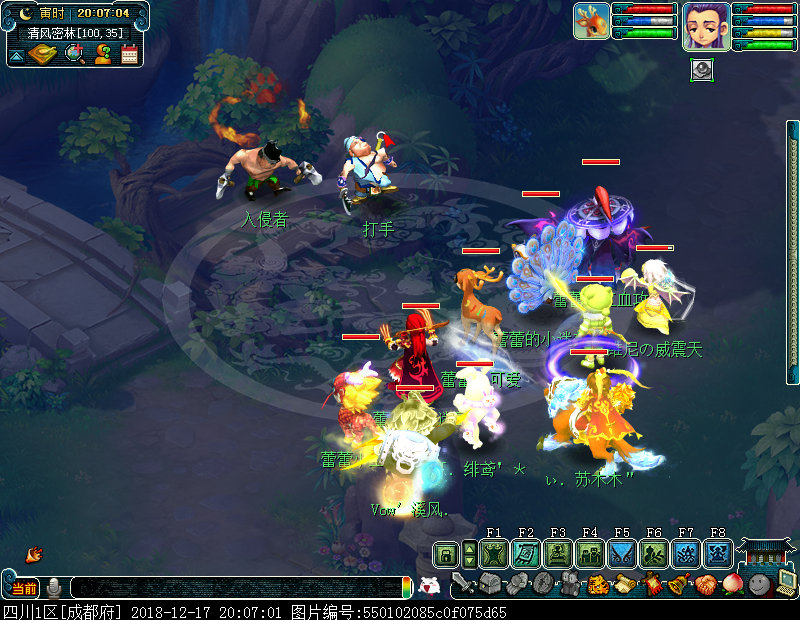Screen dimensions: 800x620
Task: Click the grey orb buff icon
Action: coord(701,70)
